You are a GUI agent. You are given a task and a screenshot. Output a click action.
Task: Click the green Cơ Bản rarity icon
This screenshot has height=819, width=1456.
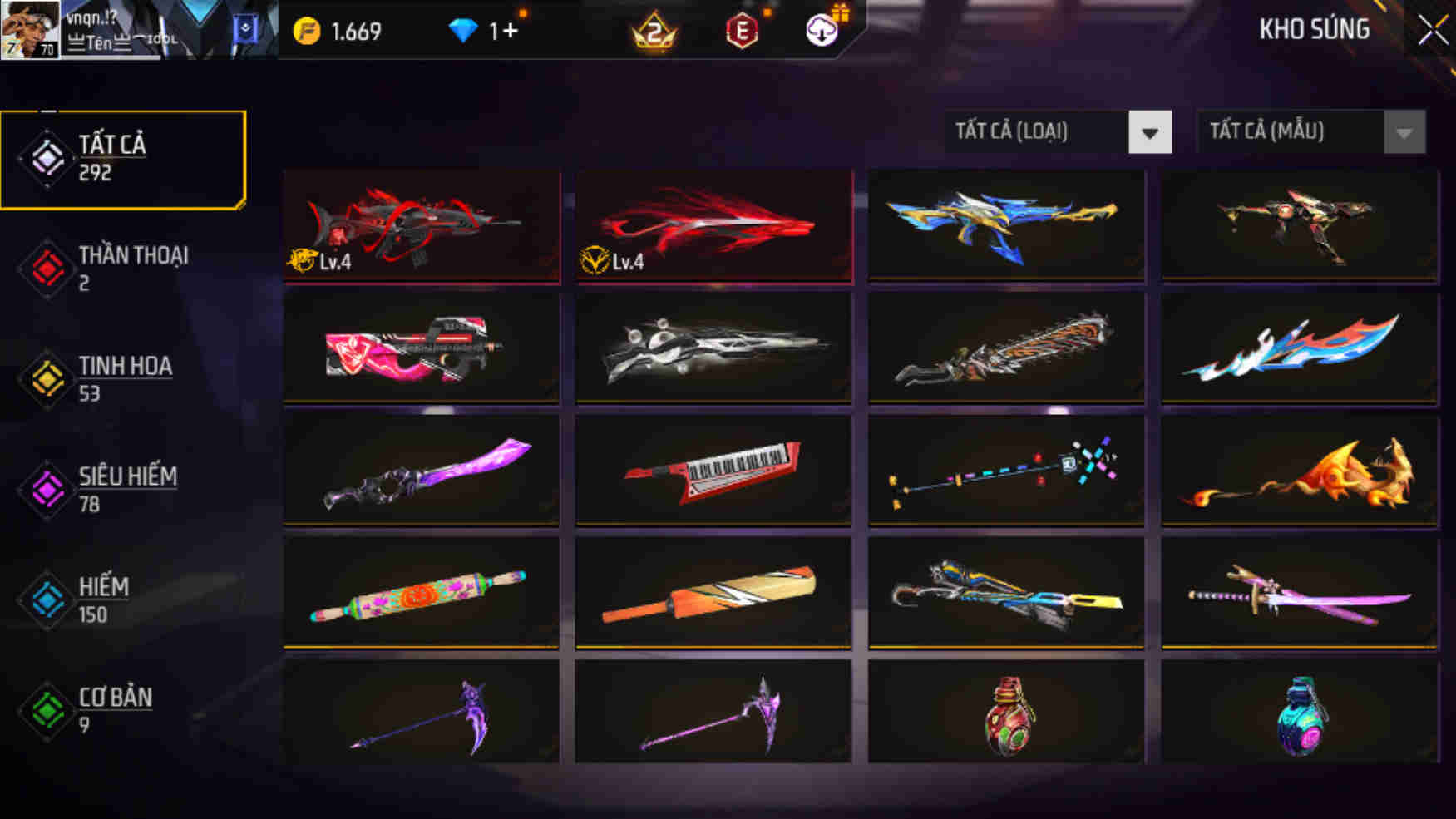47,709
